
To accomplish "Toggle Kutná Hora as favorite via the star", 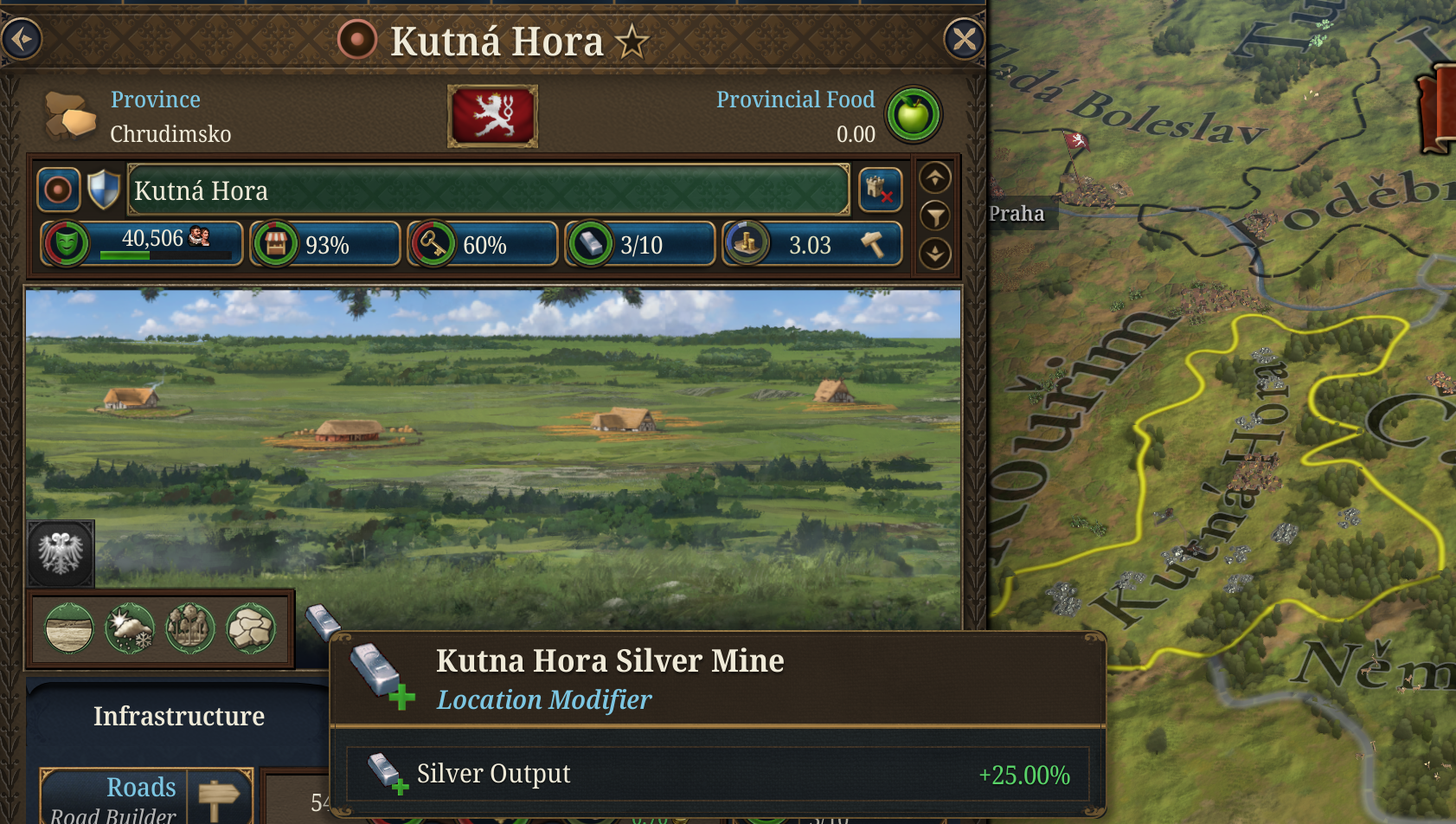I will pos(632,40).
